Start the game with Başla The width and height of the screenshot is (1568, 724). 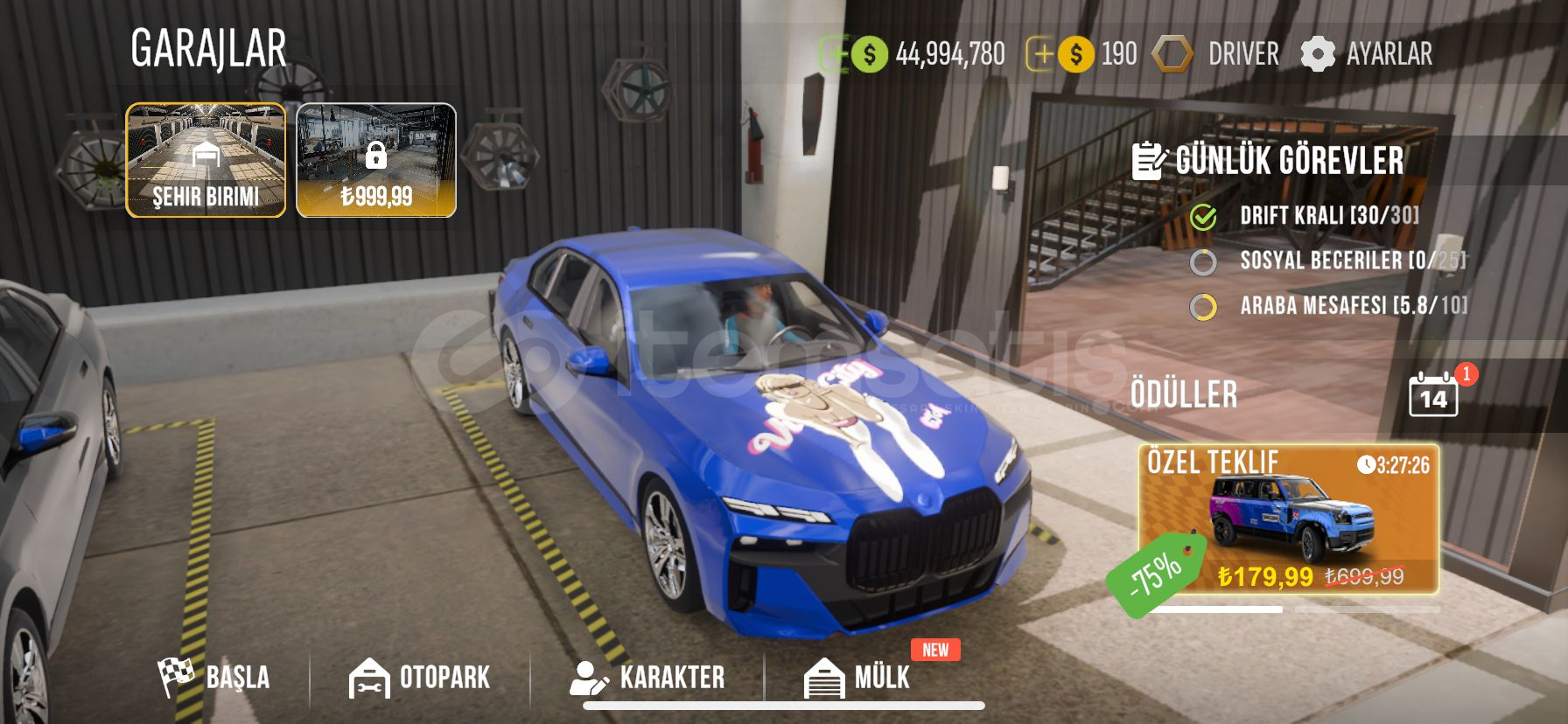point(214,678)
